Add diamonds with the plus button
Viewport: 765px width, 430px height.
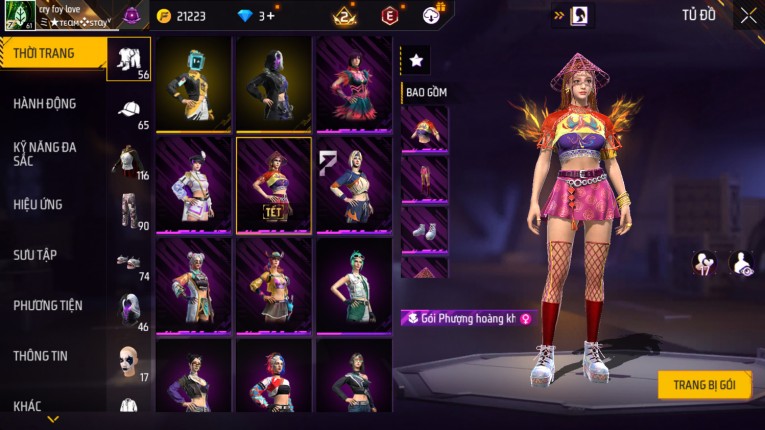tap(270, 16)
